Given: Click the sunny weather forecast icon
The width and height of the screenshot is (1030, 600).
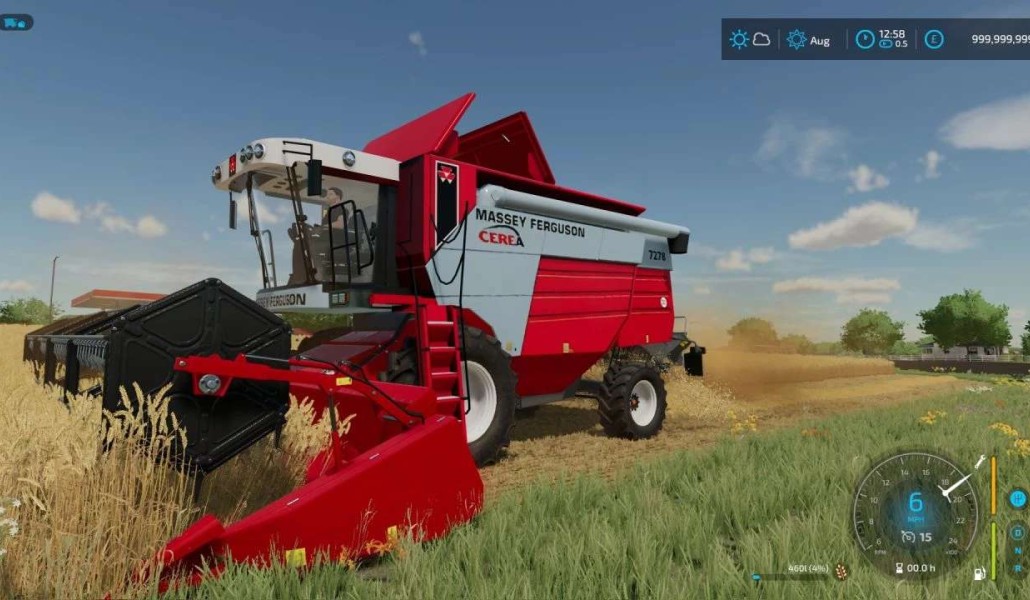Looking at the screenshot, I should 739,40.
